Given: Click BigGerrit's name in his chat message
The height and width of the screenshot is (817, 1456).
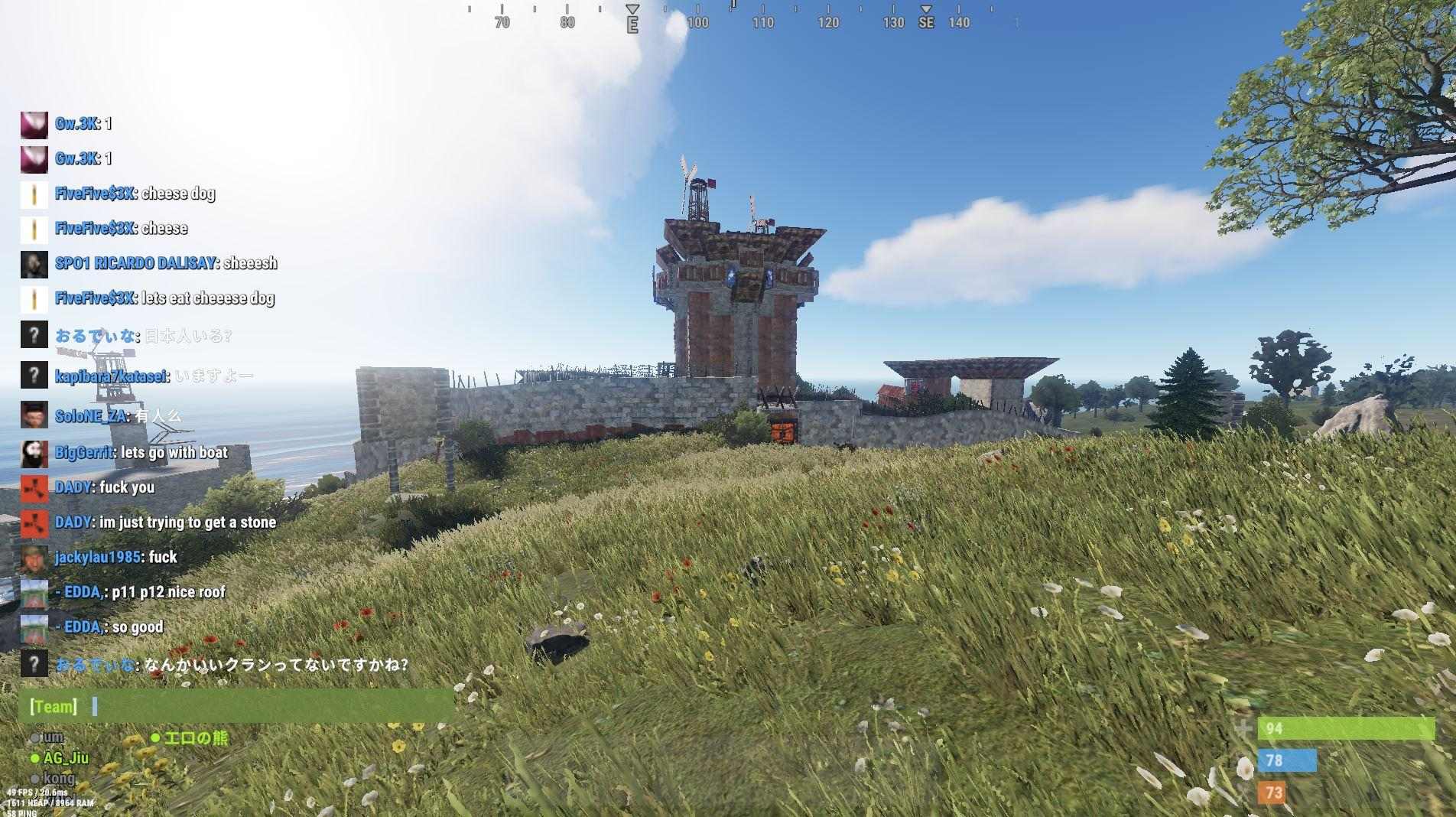Looking at the screenshot, I should [83, 452].
